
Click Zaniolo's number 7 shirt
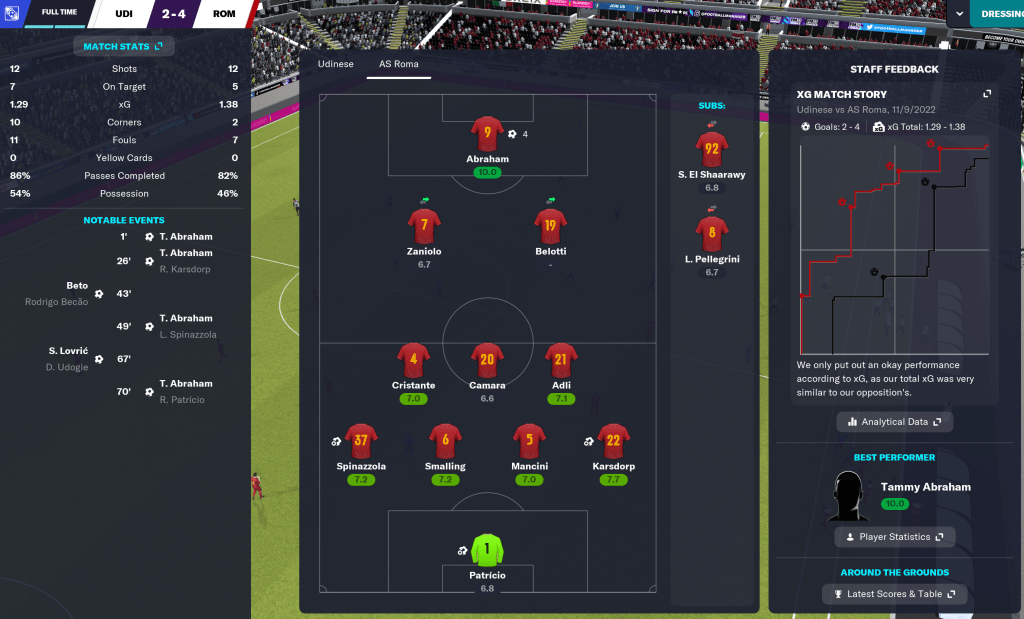click(x=424, y=225)
